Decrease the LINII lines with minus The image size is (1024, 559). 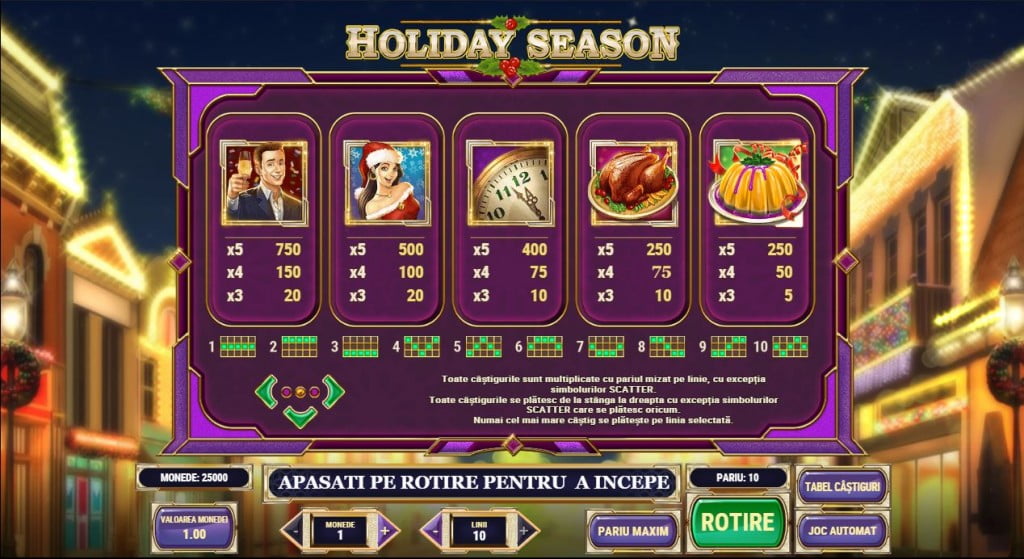[x=437, y=530]
